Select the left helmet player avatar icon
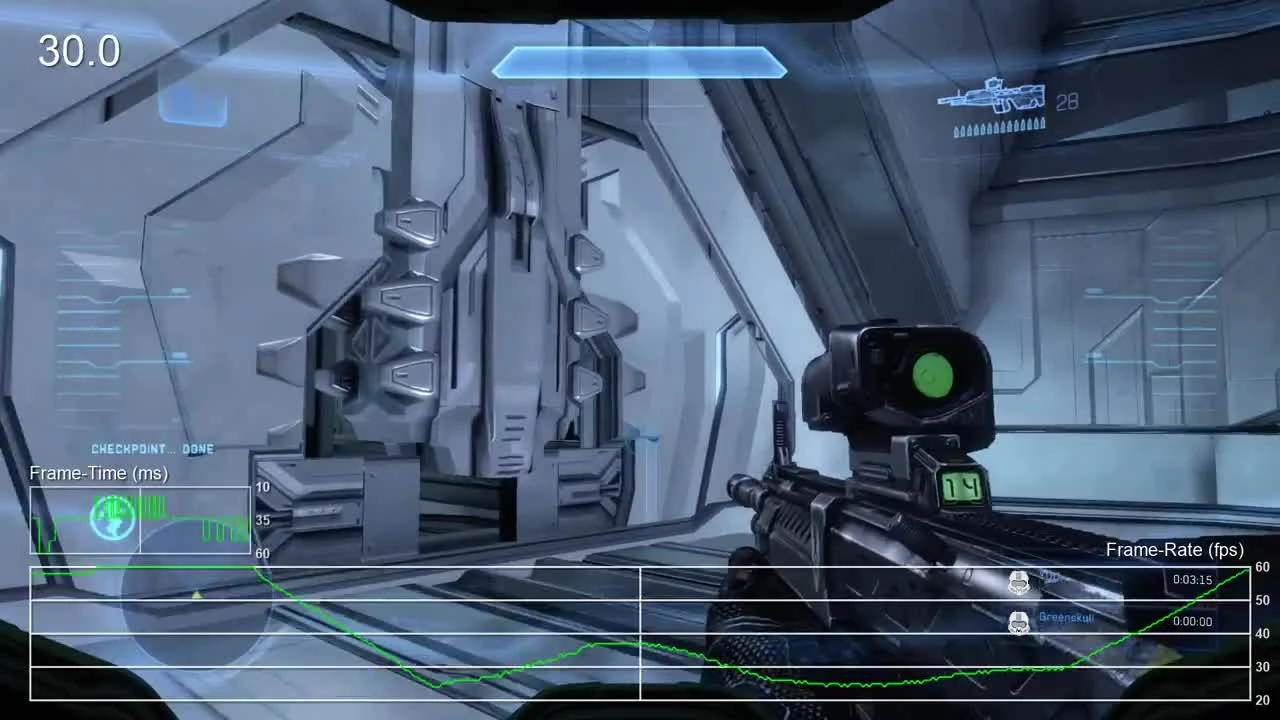Viewport: 1280px width, 720px height. (x=1019, y=582)
